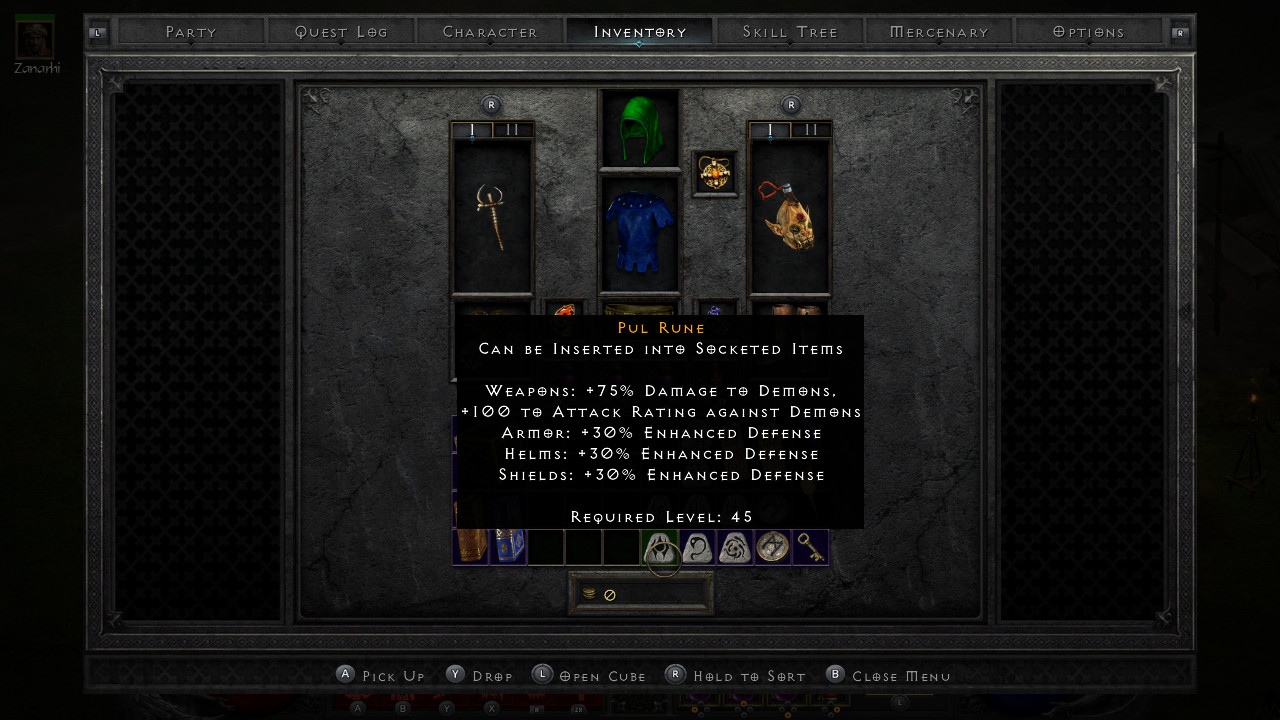1280x720 pixels.
Task: Switch to the Mercenary tab
Action: [x=939, y=32]
